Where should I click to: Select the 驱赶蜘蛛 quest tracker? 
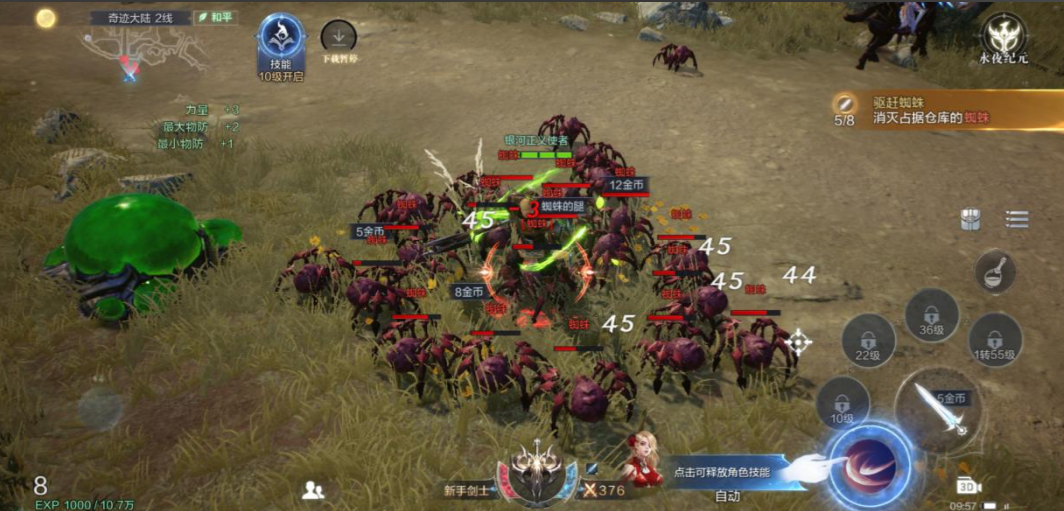pyautogui.click(x=945, y=110)
